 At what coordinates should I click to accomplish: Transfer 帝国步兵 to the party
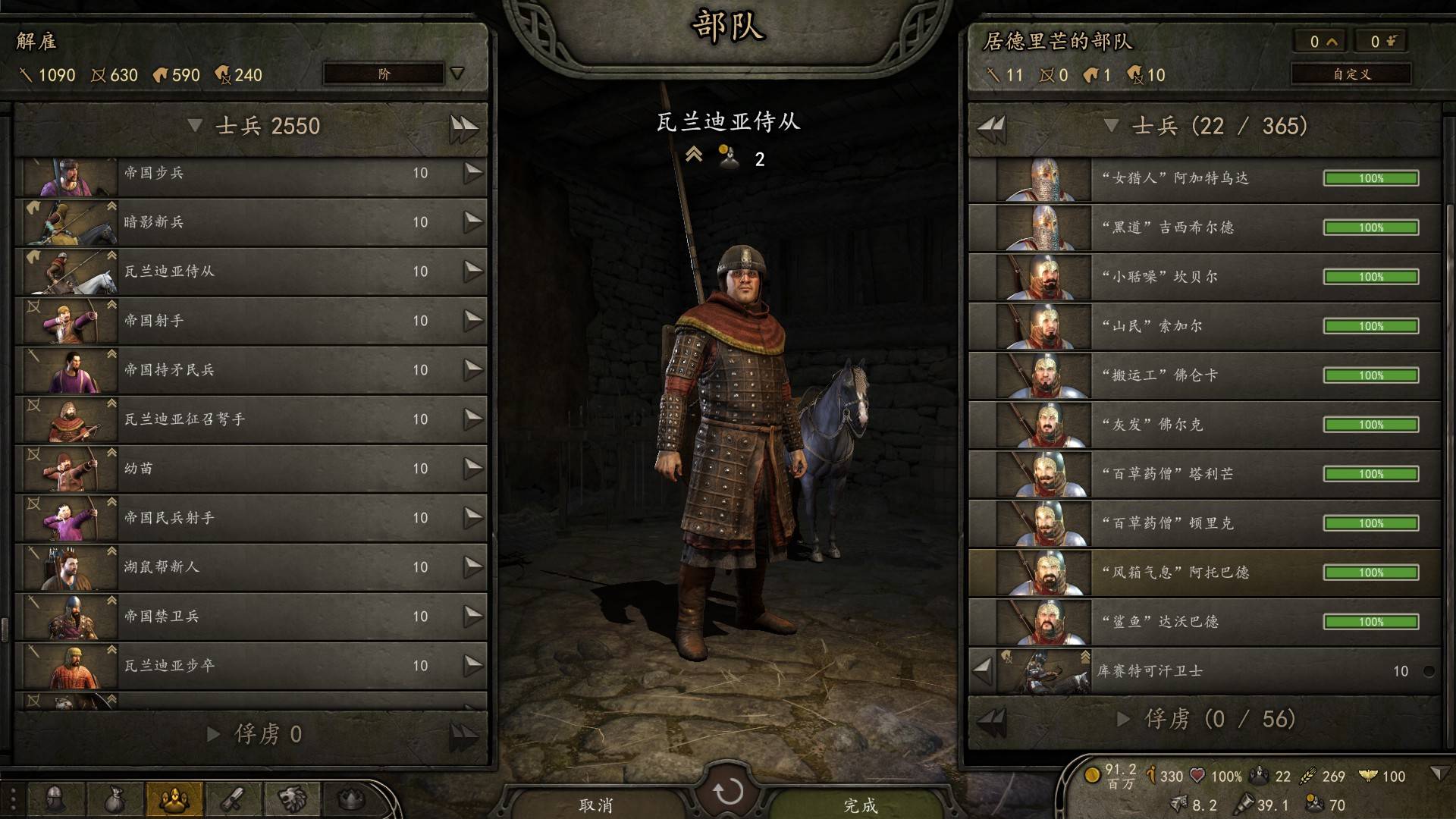tap(473, 173)
